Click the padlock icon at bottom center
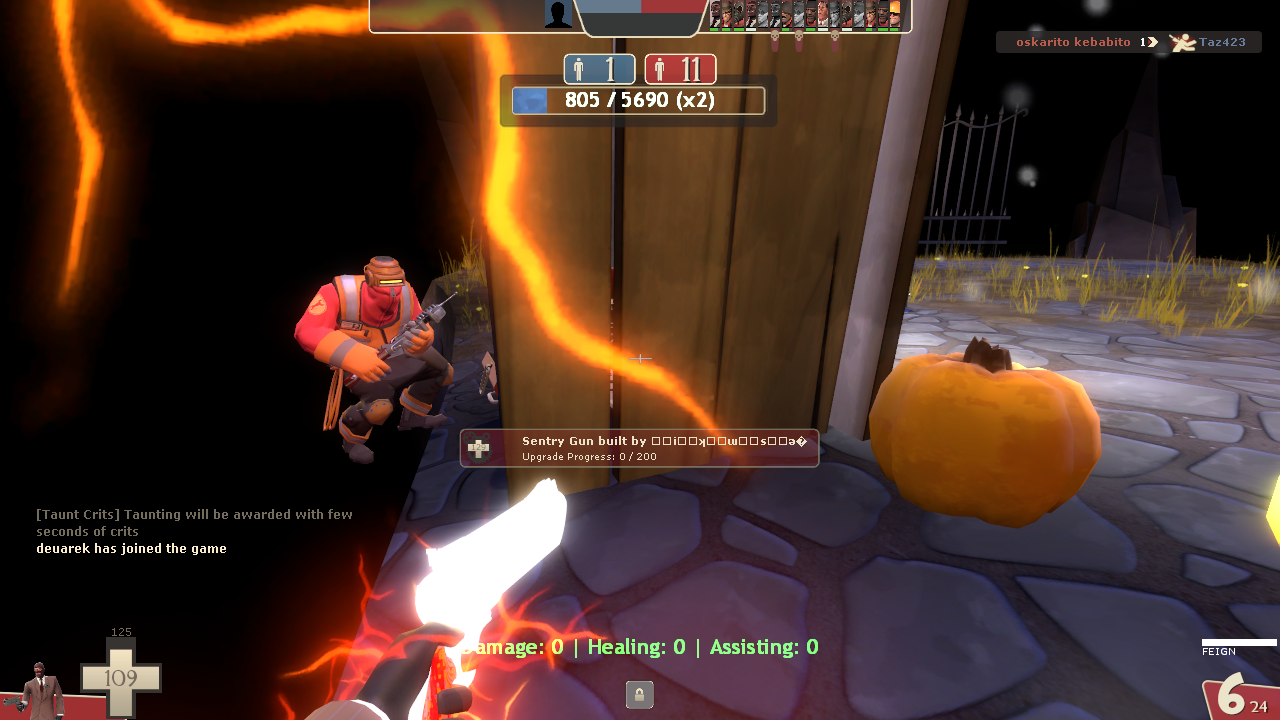This screenshot has height=720, width=1280. (x=639, y=694)
